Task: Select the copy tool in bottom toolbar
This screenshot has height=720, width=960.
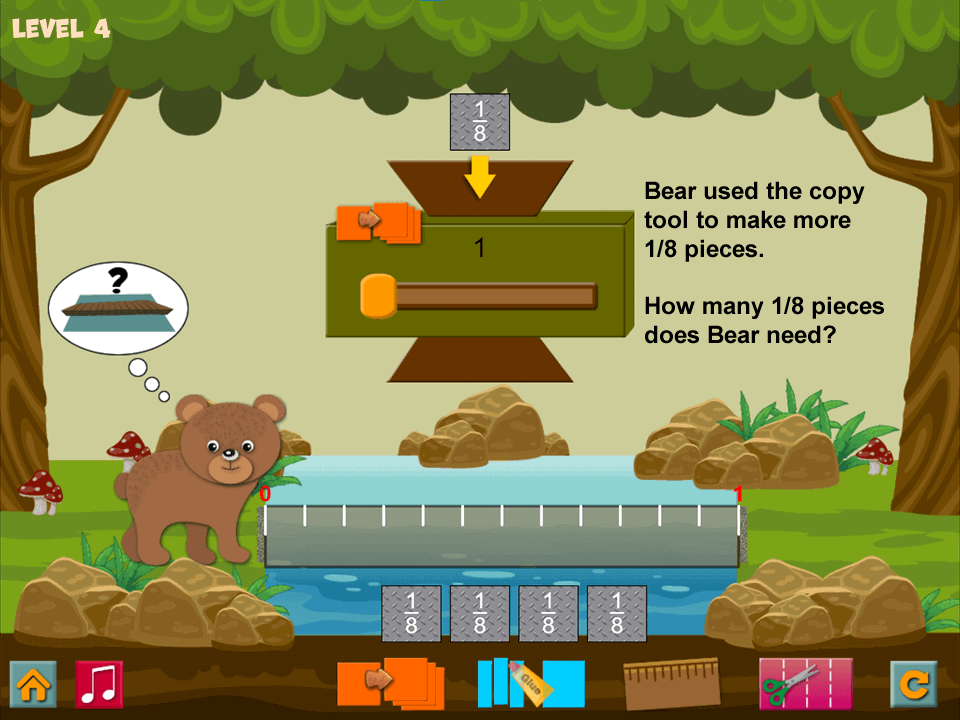Action: (388, 683)
